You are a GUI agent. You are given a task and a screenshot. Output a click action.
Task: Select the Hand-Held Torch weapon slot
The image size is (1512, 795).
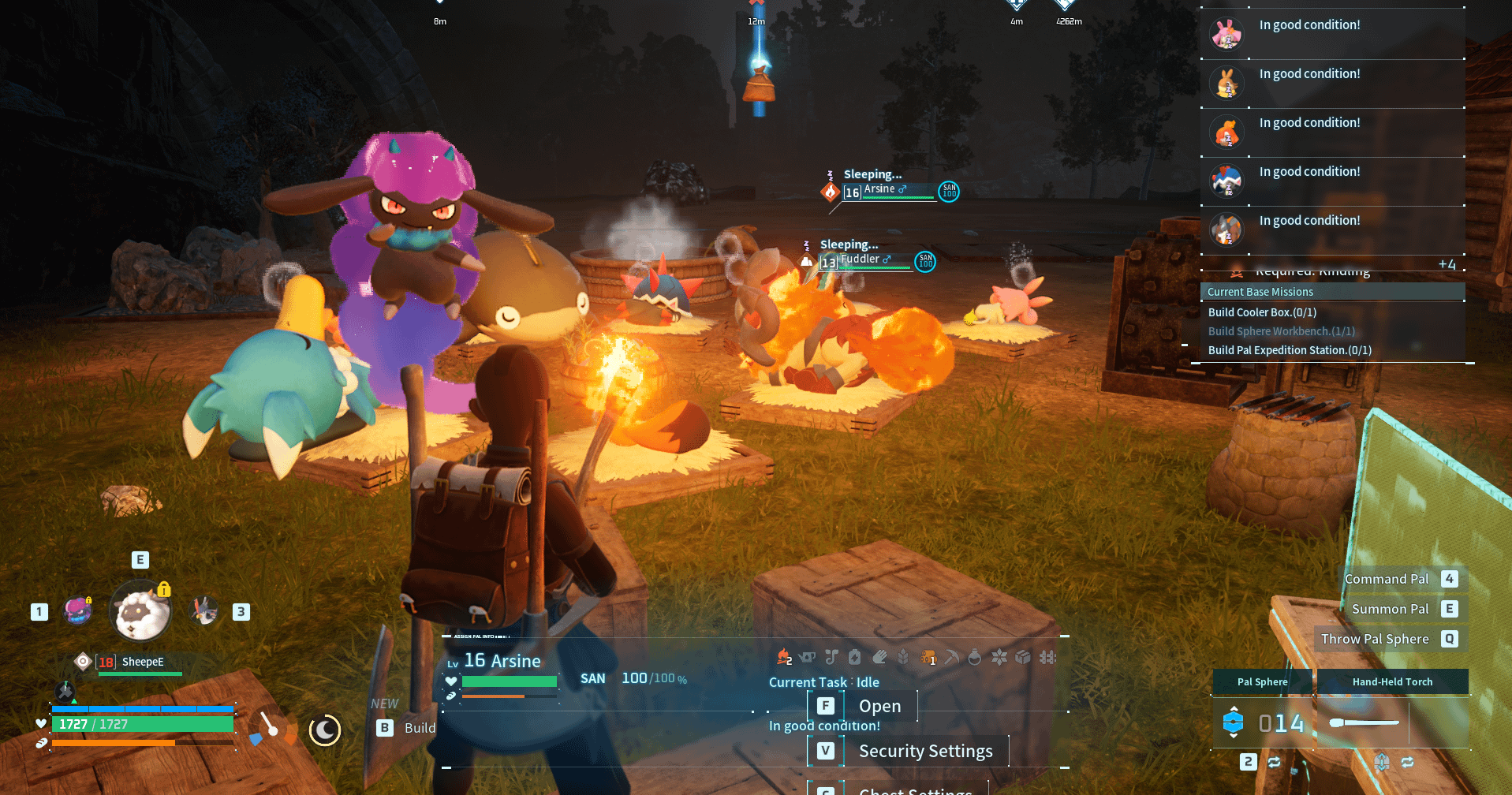coord(1392,682)
